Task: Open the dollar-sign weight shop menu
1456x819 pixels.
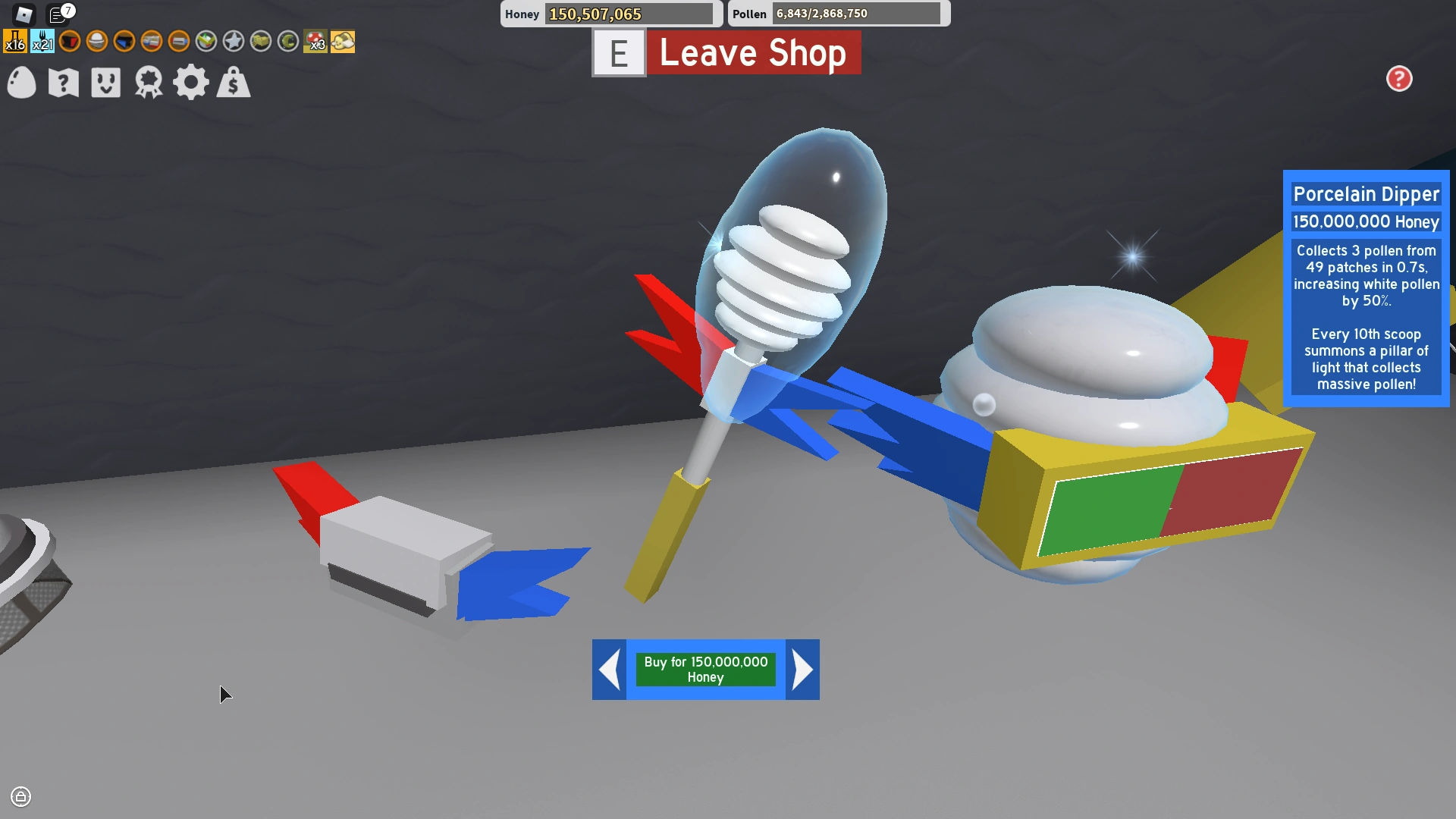Action: [x=234, y=83]
